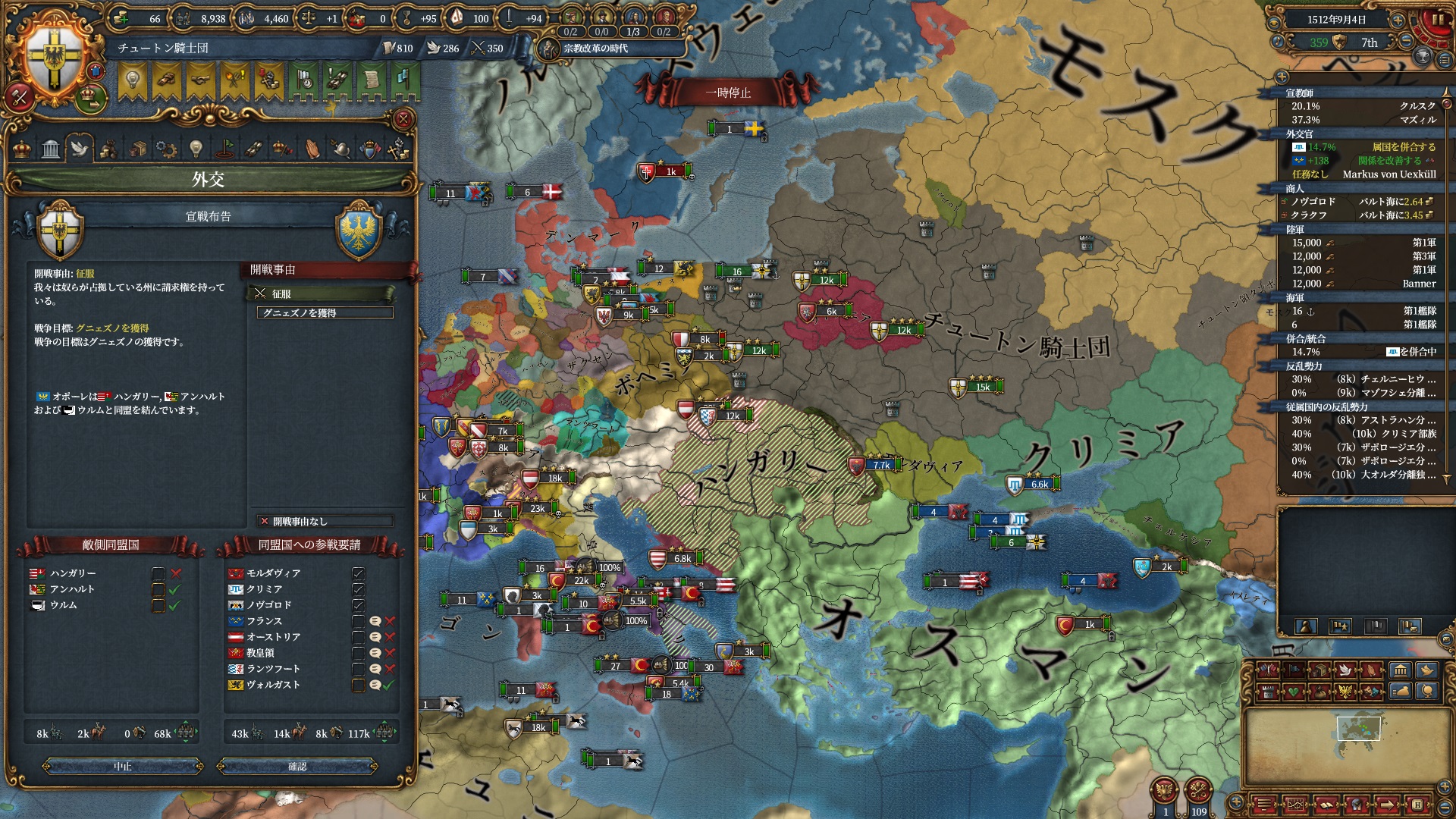Switch to the crown court tab
The height and width of the screenshot is (819, 1456).
[x=22, y=148]
